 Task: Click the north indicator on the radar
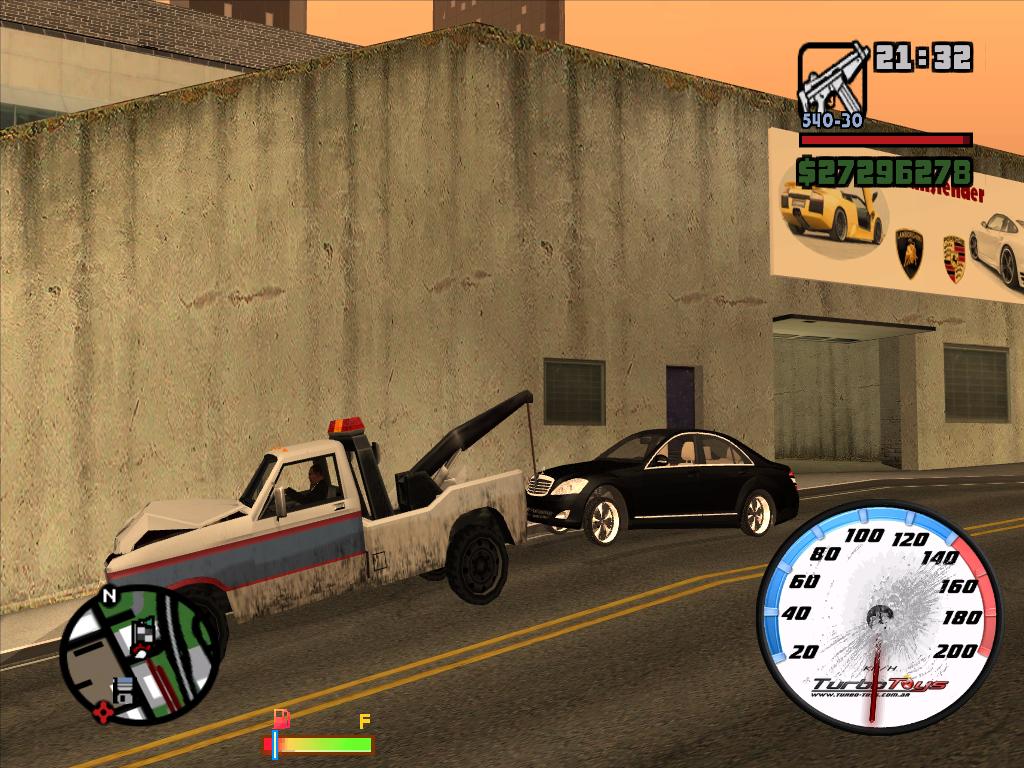point(109,597)
